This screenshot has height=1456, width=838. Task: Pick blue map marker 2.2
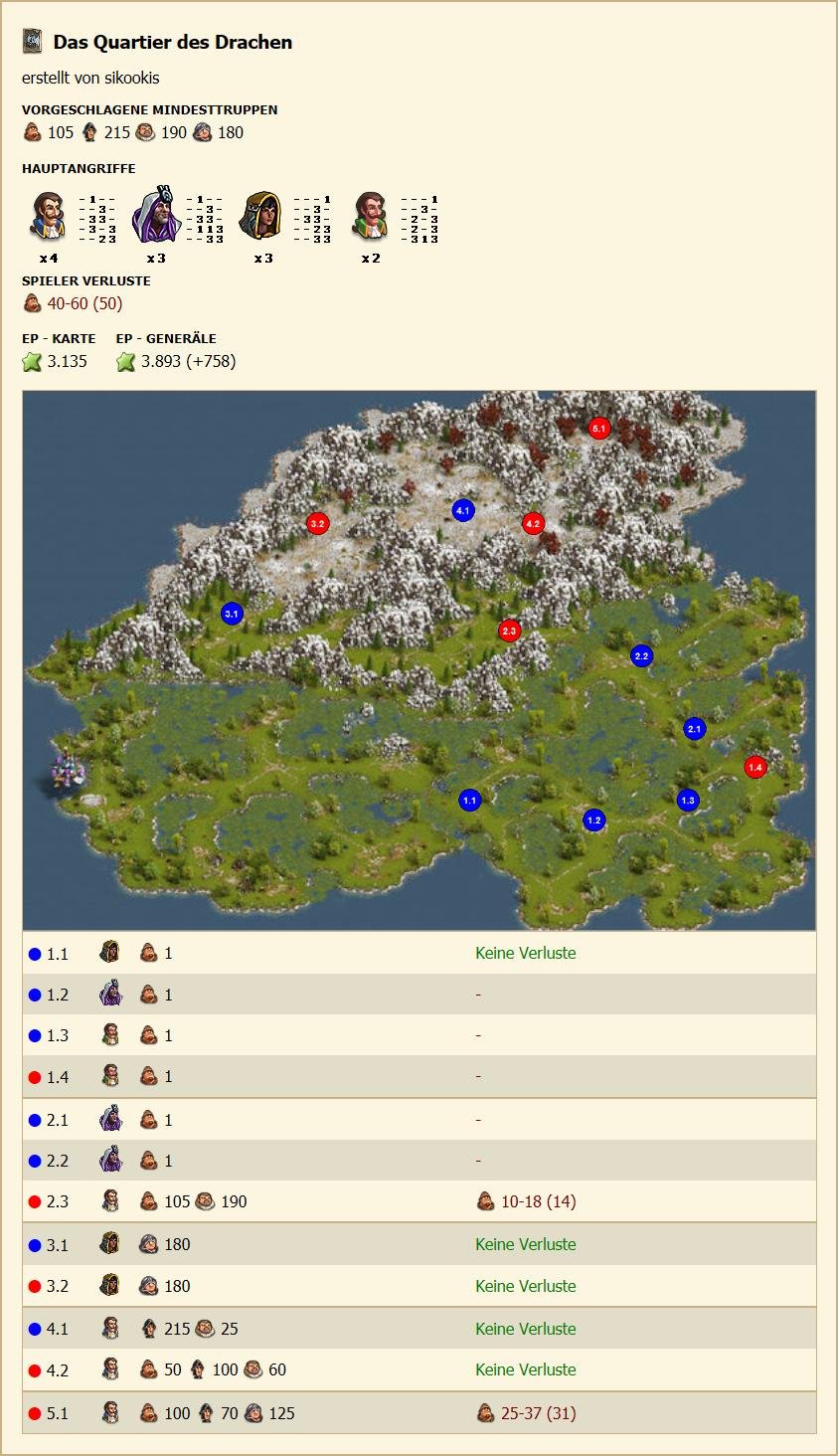[641, 655]
